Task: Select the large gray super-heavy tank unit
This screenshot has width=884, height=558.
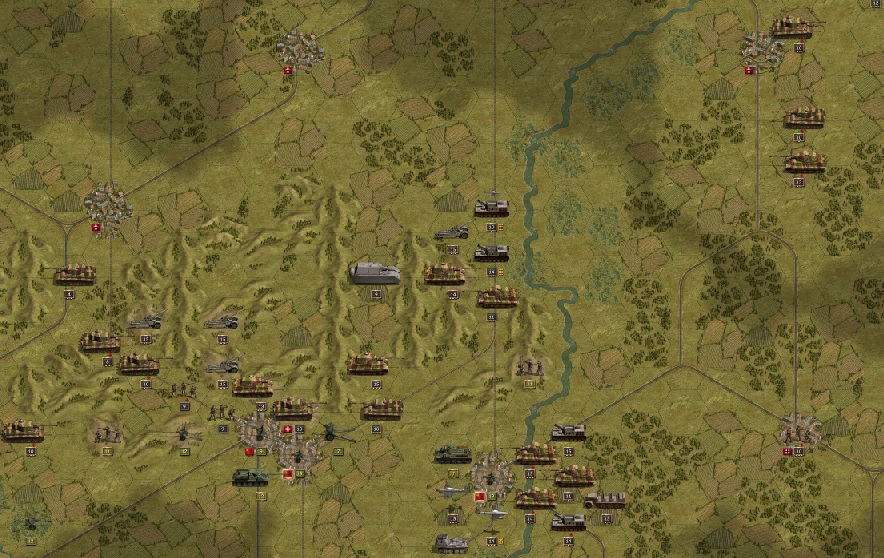Action: click(375, 272)
